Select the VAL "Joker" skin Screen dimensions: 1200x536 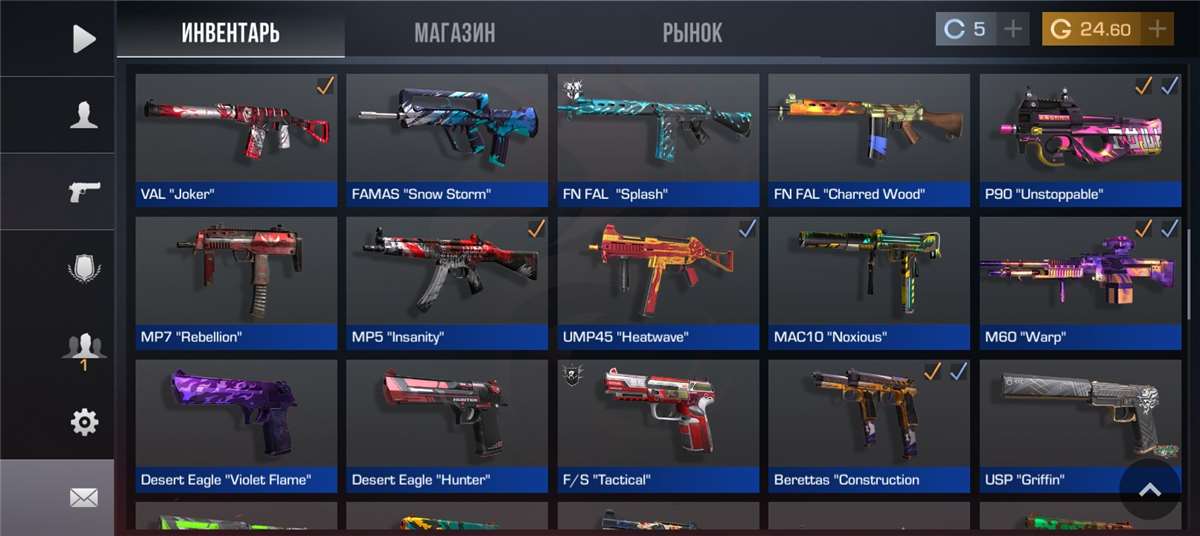[x=236, y=140]
